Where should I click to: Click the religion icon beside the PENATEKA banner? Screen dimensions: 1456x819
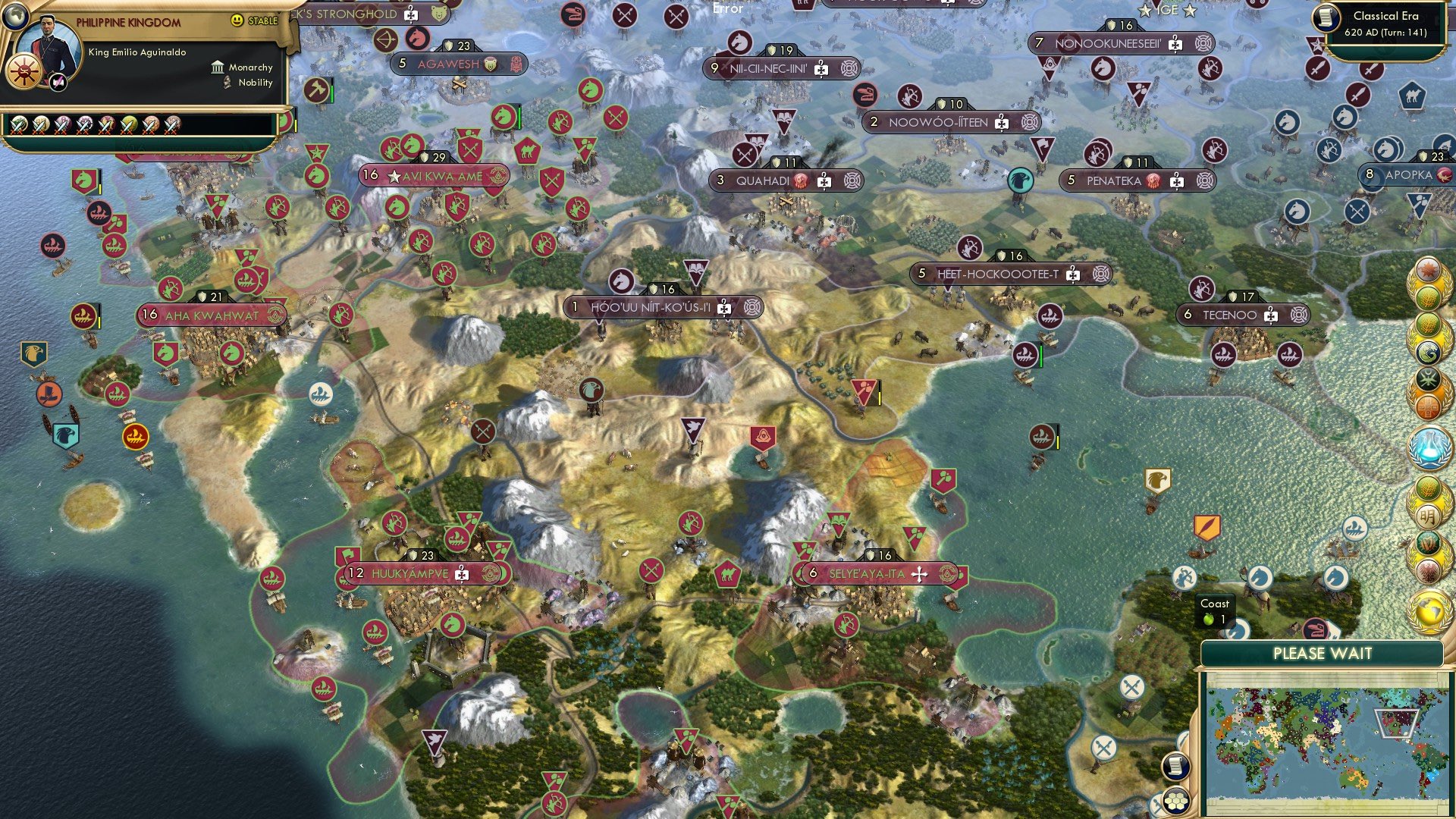pos(1154,180)
